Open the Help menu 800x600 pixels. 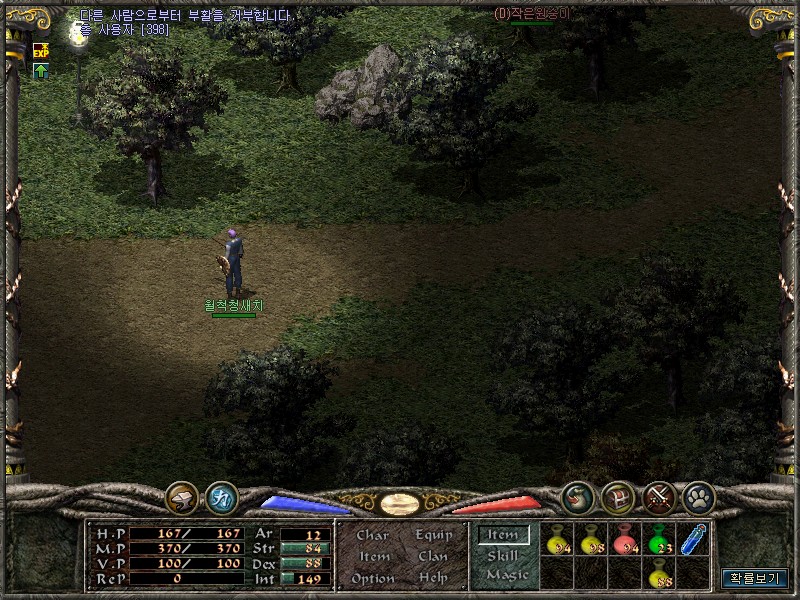click(x=433, y=579)
